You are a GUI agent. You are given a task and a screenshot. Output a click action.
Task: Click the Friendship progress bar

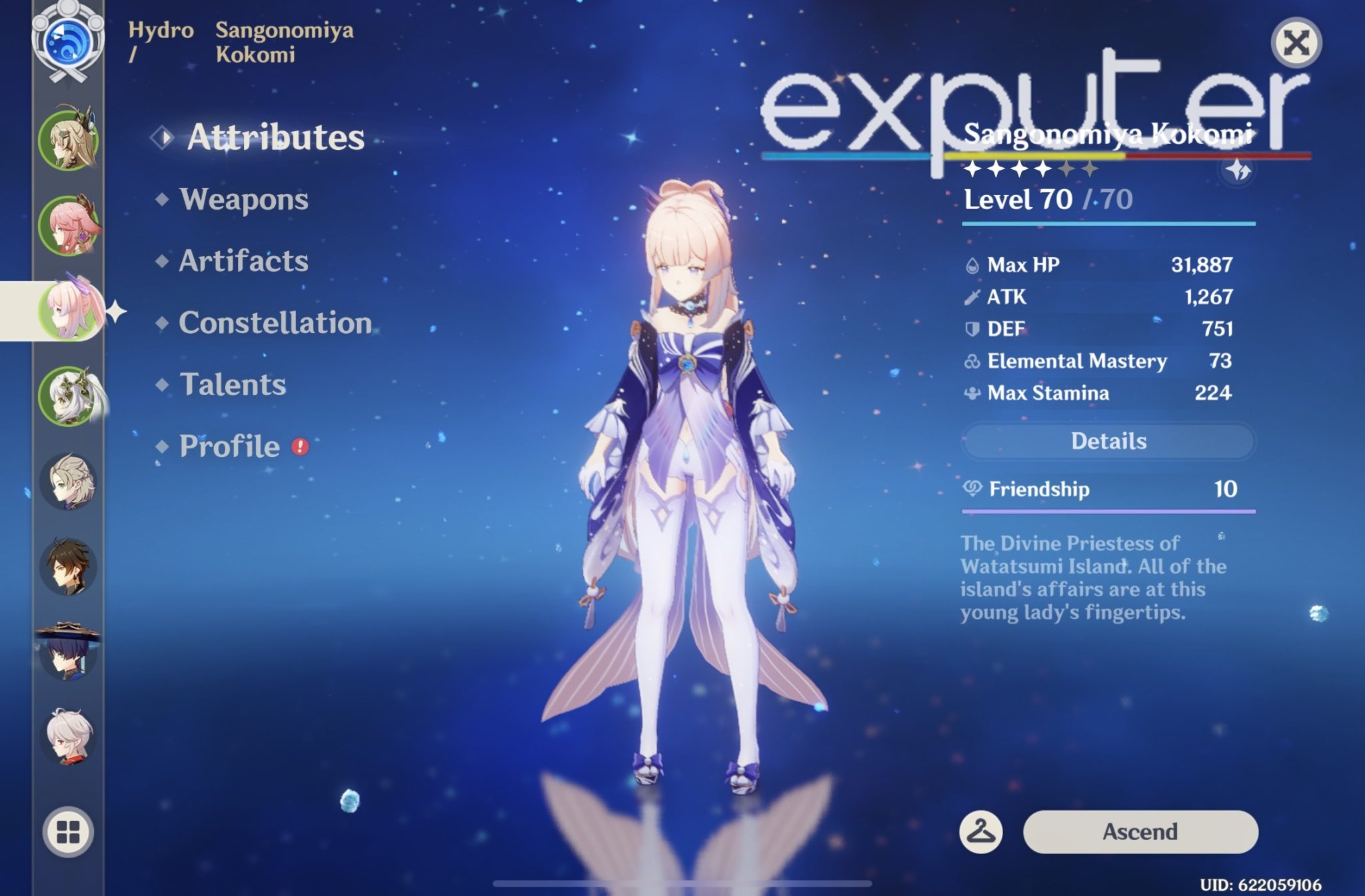1106,512
